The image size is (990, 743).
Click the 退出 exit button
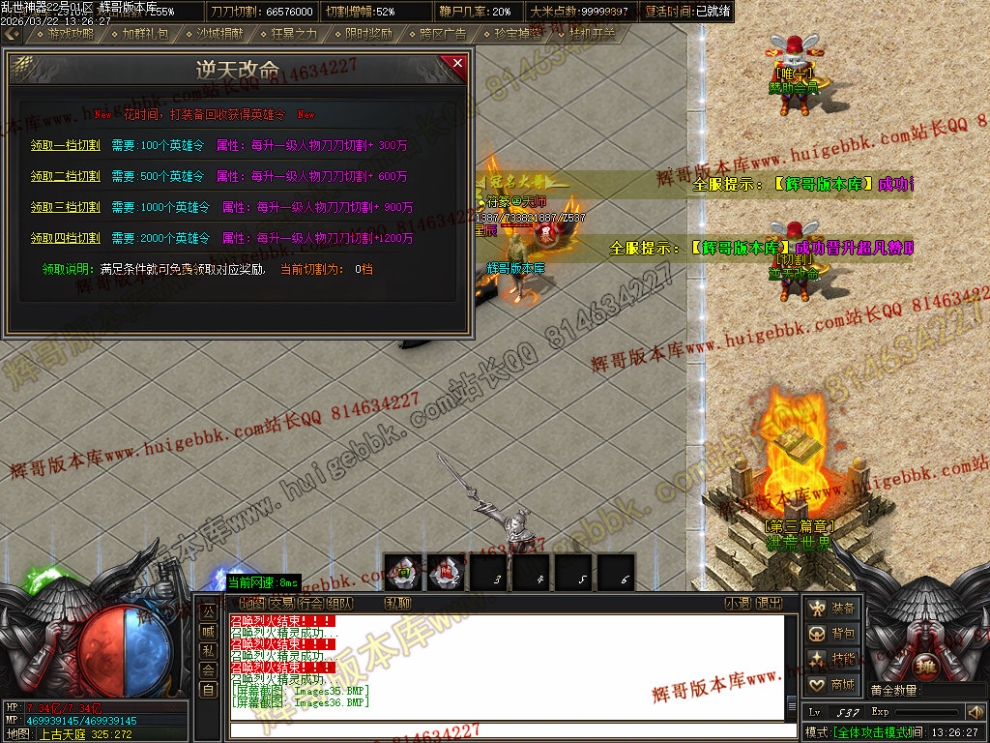point(769,603)
